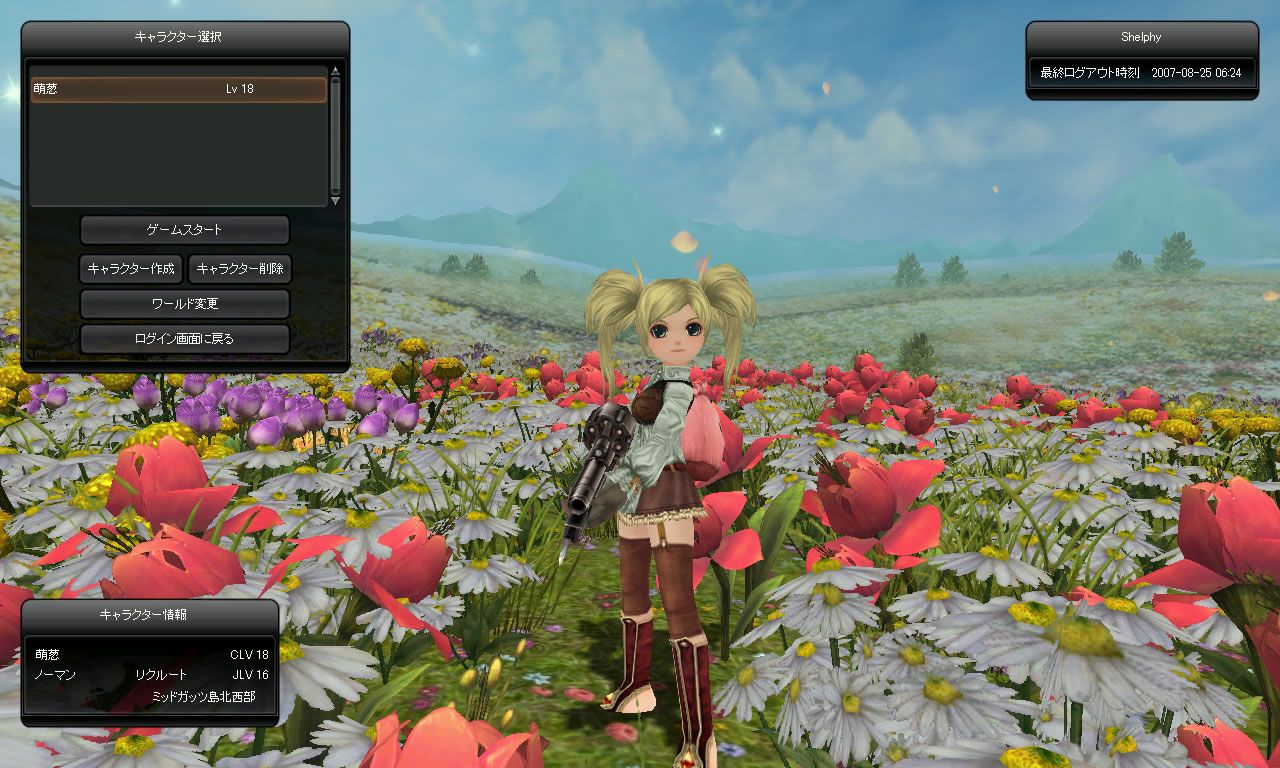Click the character list scroll-down arrow
The image size is (1280, 768).
click(x=335, y=200)
